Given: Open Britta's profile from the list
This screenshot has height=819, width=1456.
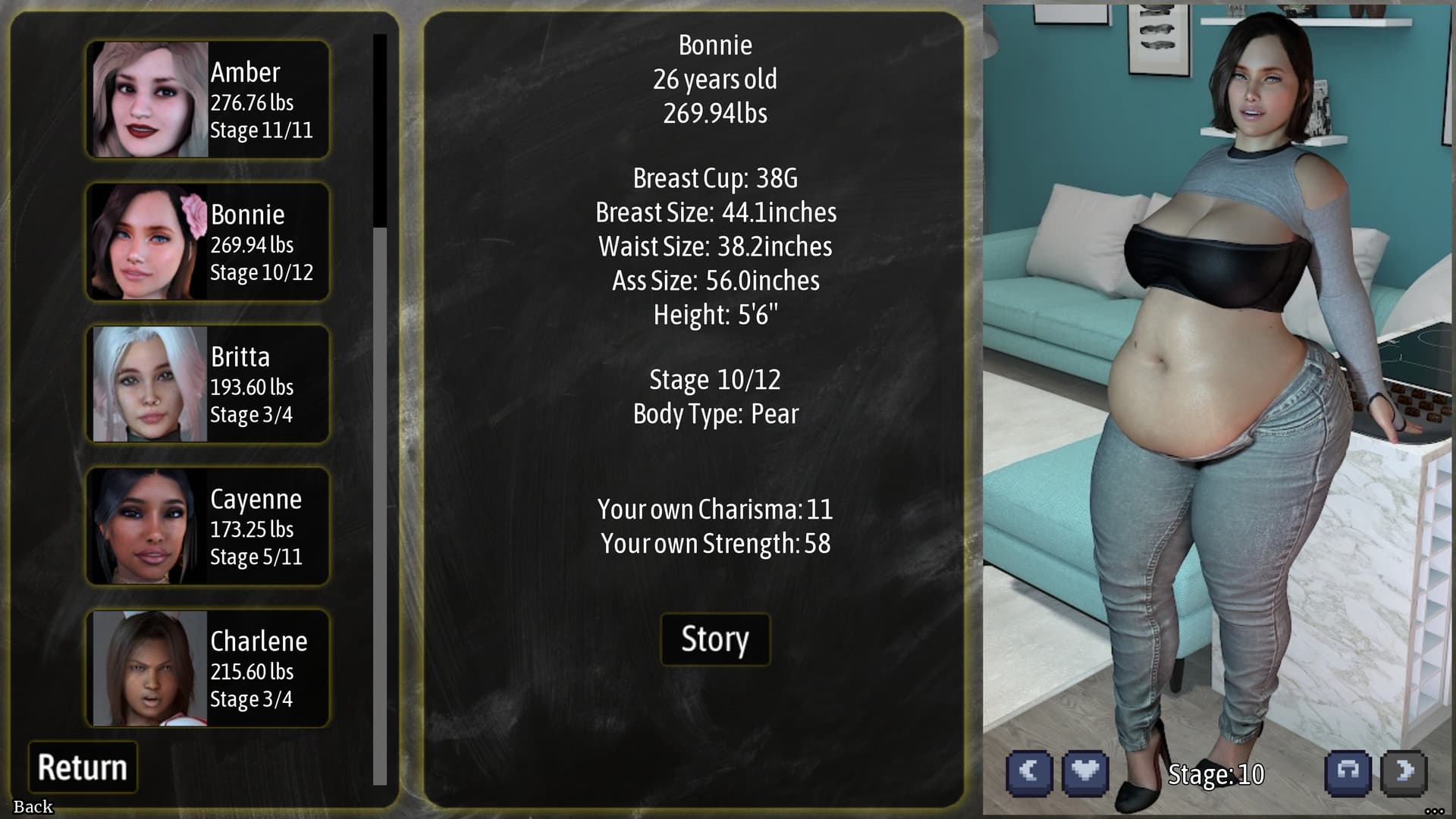Looking at the screenshot, I should click(207, 384).
